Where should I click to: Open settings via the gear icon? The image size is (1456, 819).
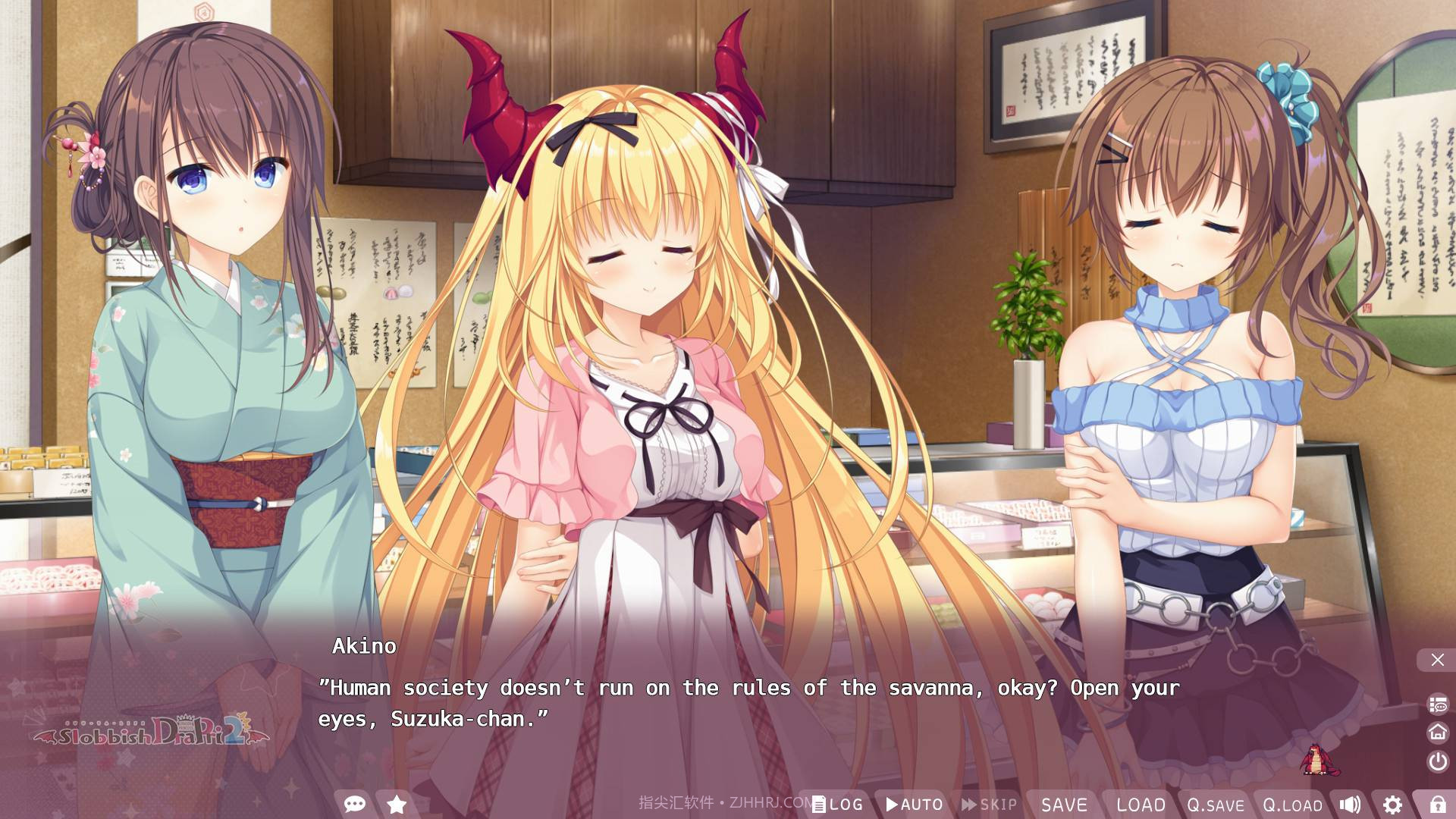(x=1392, y=805)
